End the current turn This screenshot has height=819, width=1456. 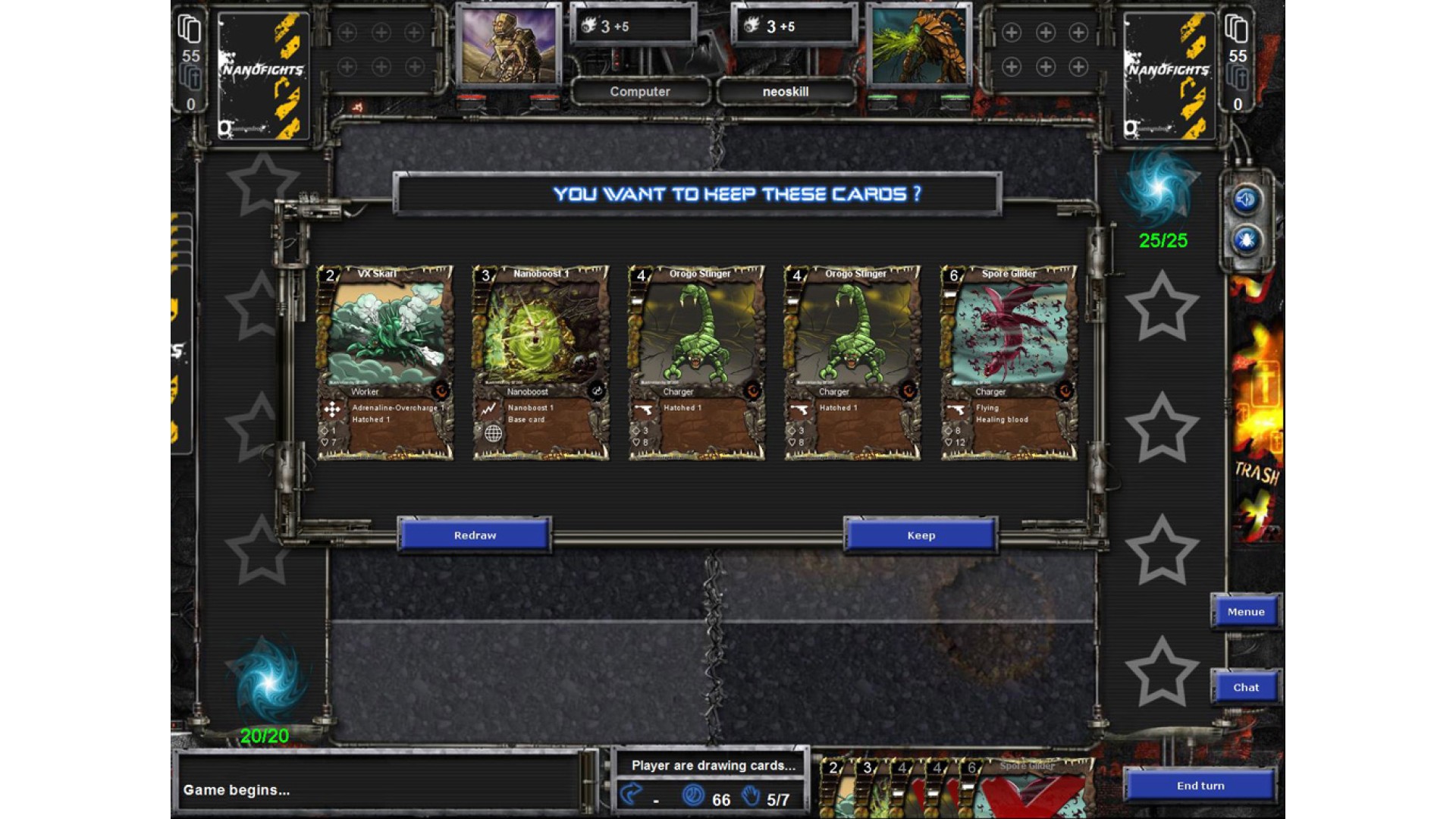(1200, 786)
